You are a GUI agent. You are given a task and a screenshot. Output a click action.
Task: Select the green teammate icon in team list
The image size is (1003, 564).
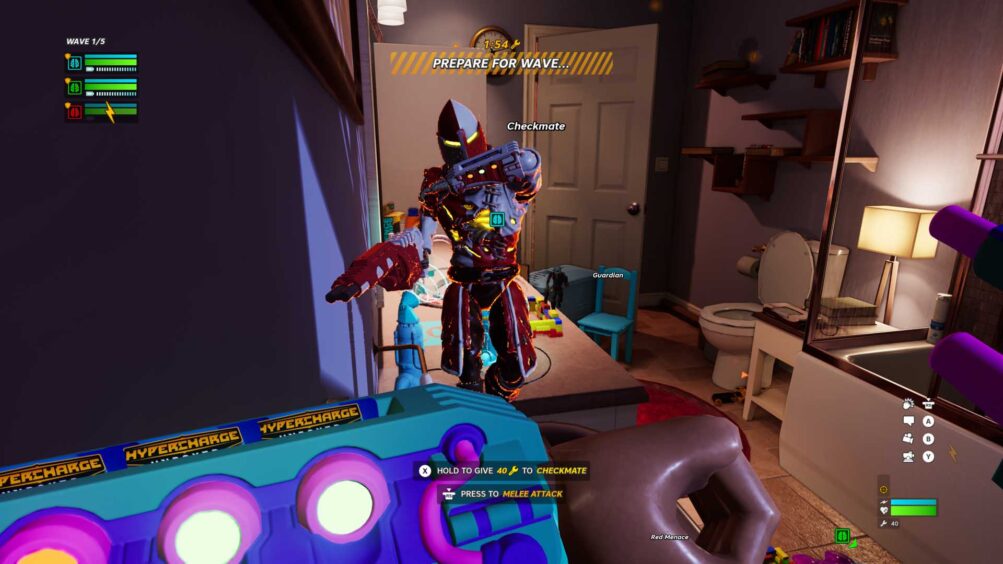coord(74,88)
